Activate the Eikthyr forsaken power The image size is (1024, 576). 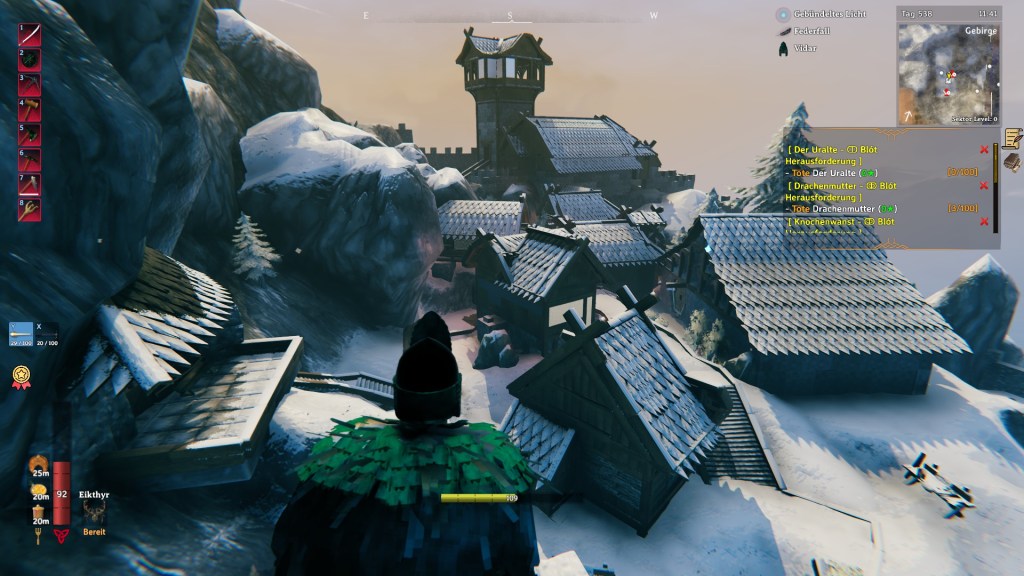pyautogui.click(x=94, y=513)
